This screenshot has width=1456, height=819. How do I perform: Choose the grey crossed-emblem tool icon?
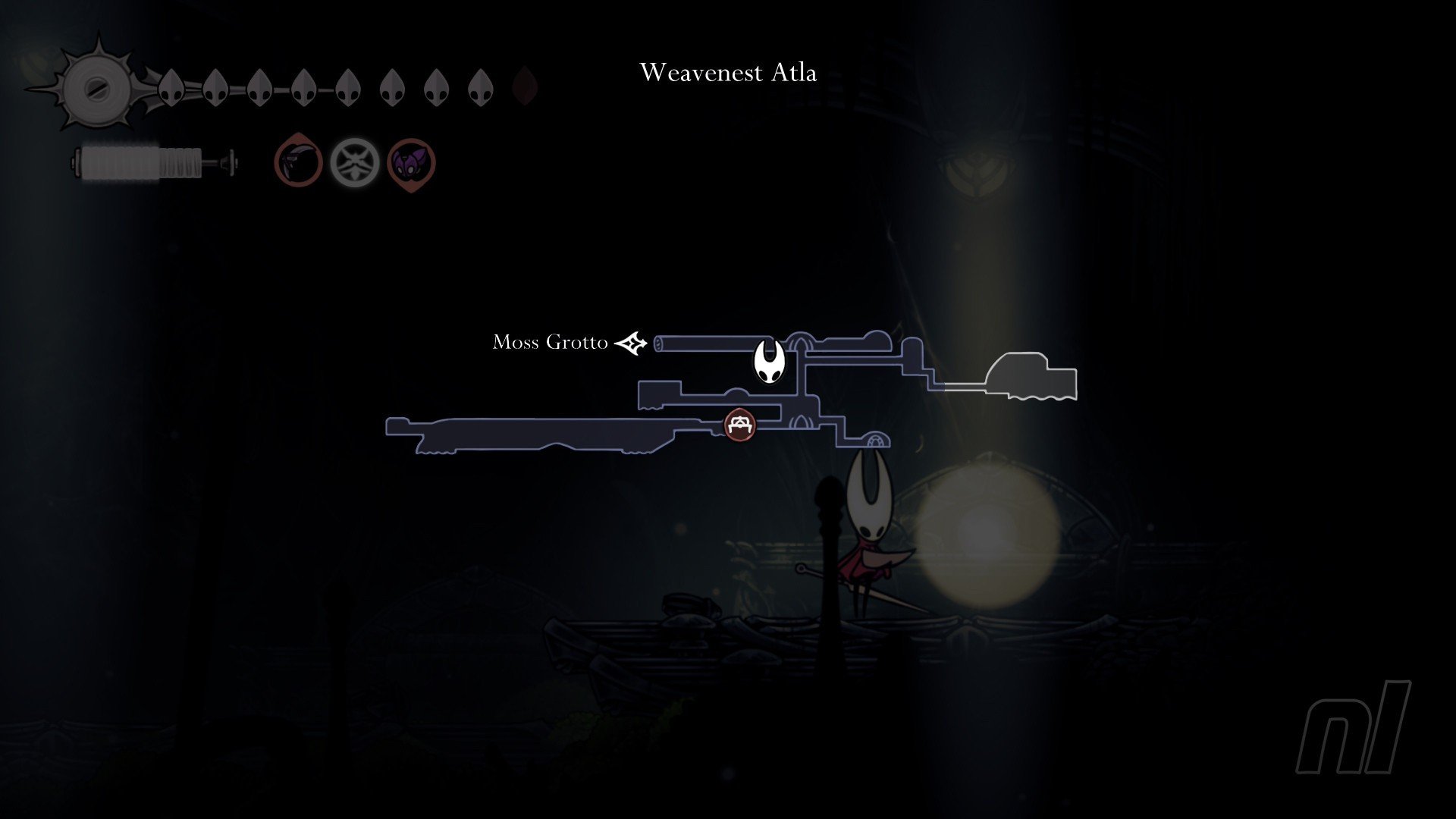click(x=354, y=162)
